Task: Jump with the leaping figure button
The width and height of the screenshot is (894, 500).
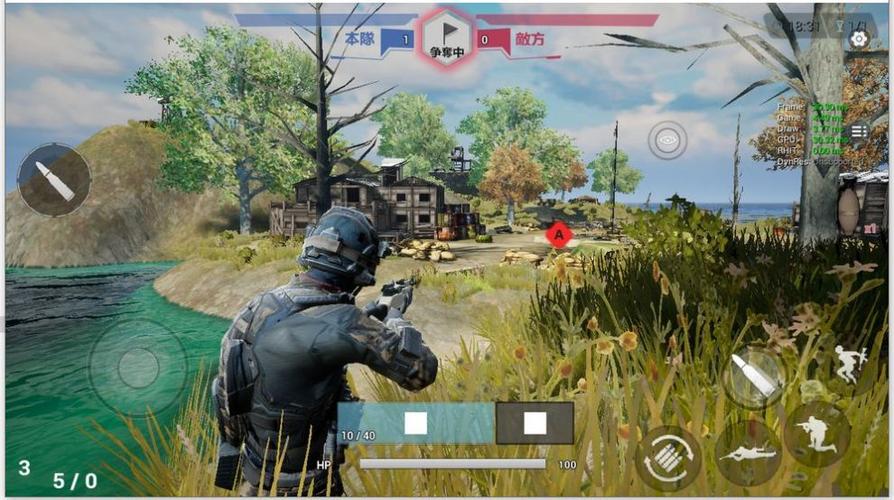Action: click(x=848, y=365)
